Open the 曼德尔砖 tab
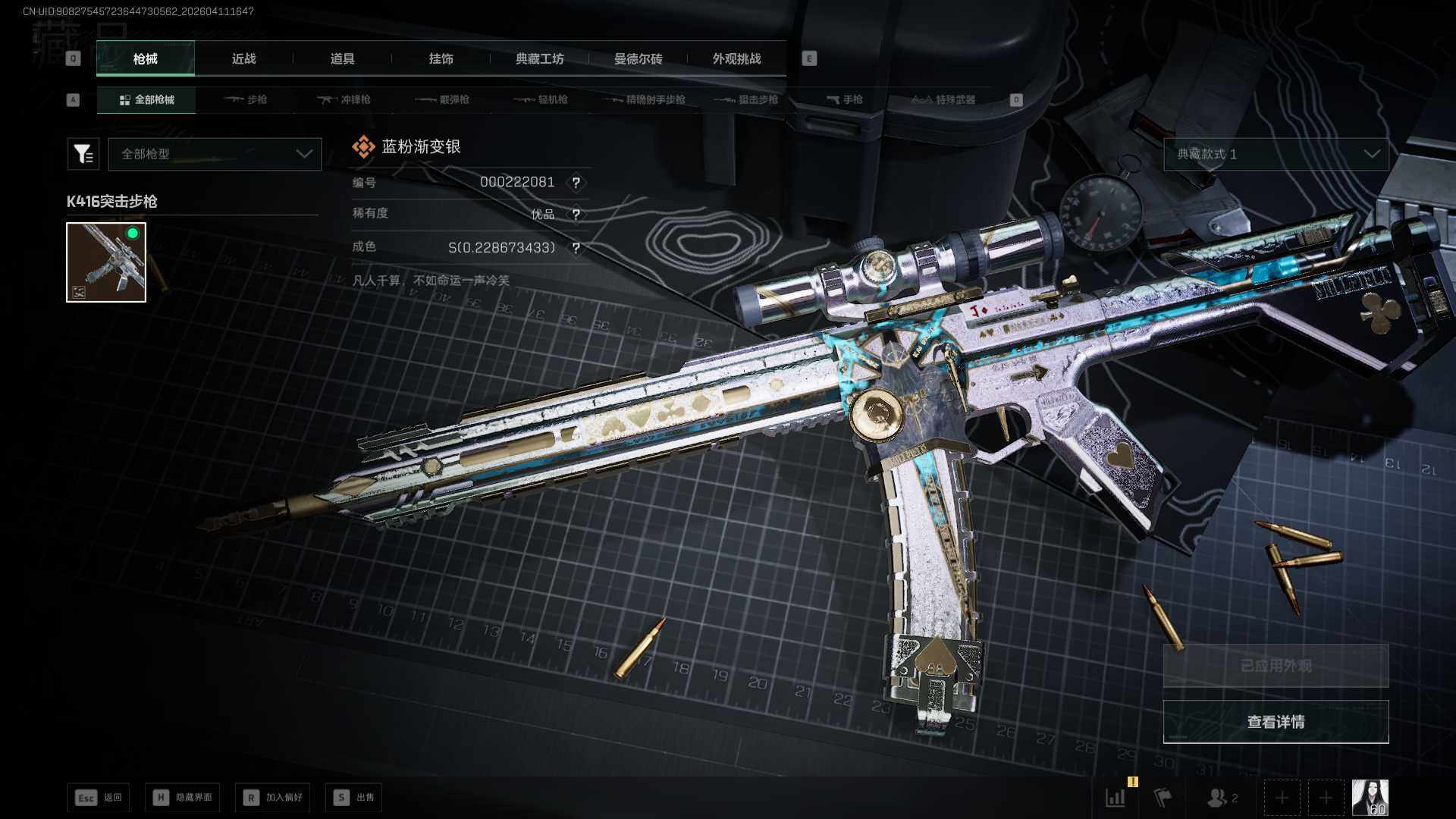The image size is (1456, 819). pyautogui.click(x=638, y=58)
